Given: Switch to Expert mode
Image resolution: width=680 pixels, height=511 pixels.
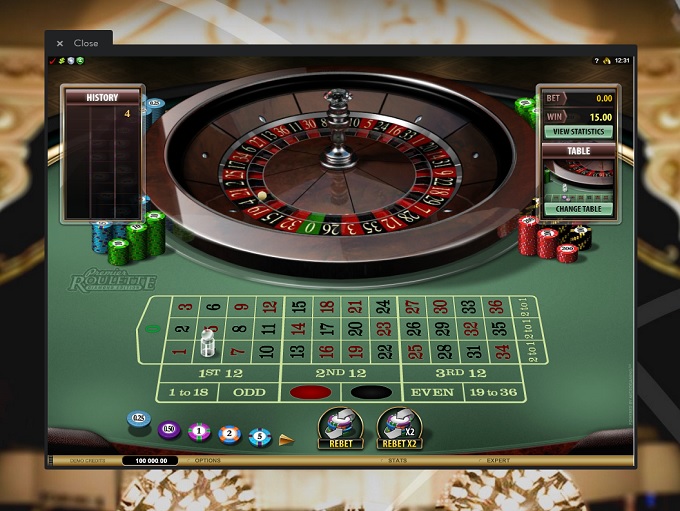Looking at the screenshot, I should [497, 460].
